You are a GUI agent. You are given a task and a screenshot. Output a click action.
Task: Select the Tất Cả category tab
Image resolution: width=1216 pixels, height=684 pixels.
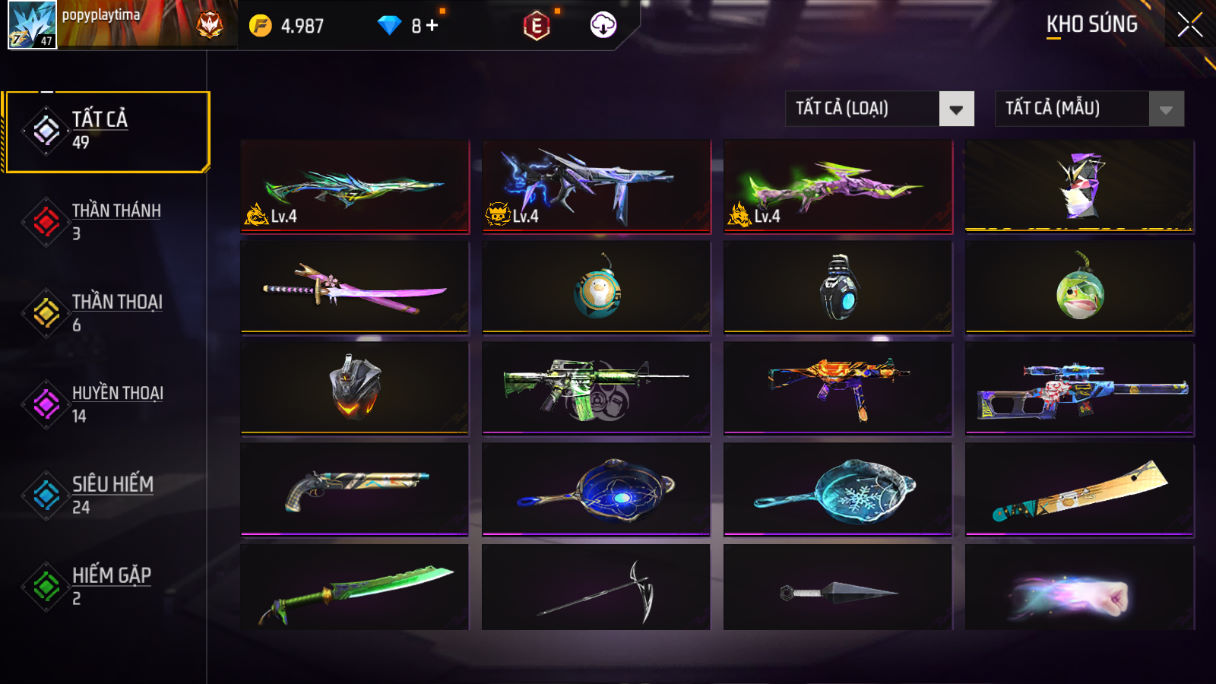(106, 130)
